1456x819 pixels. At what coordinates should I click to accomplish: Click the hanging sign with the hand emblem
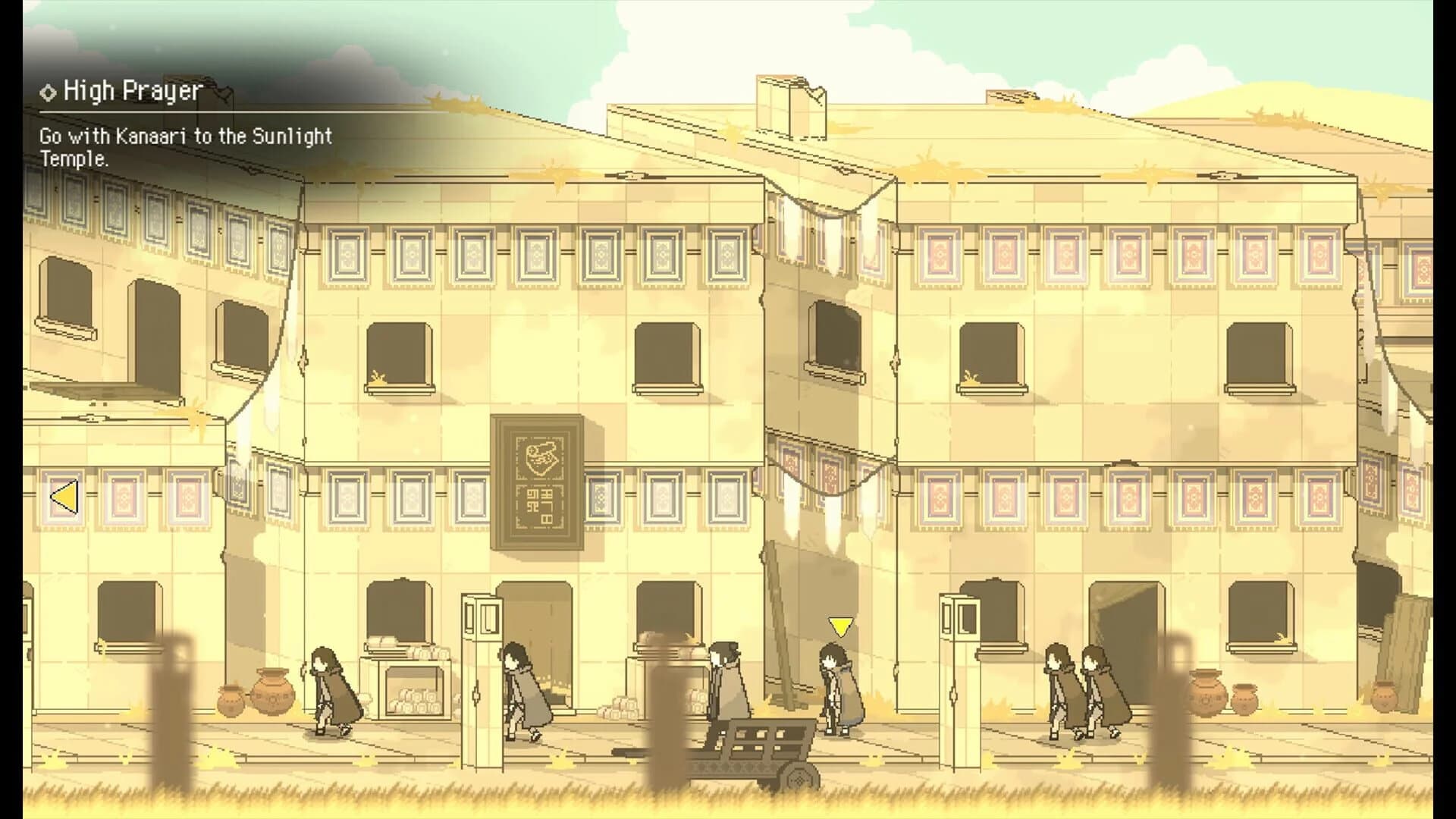pyautogui.click(x=540, y=482)
